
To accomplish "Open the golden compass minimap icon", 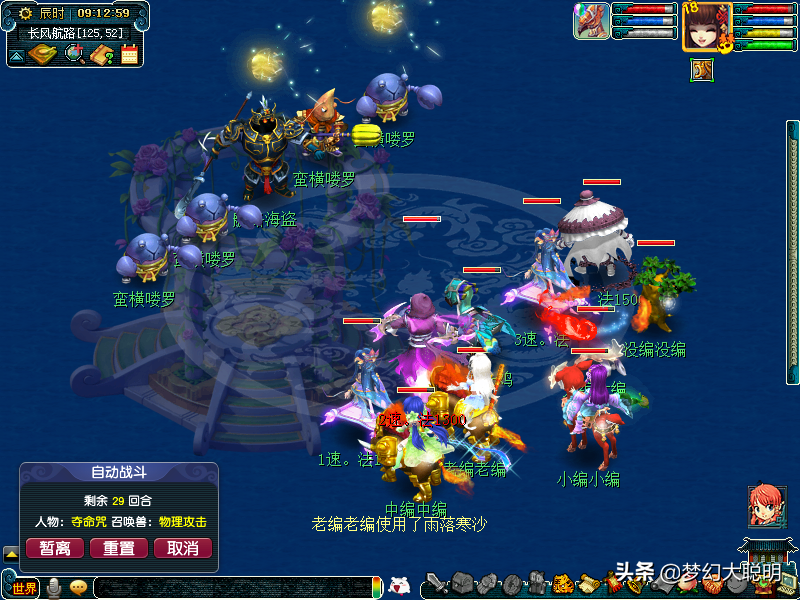I will coord(42,53).
